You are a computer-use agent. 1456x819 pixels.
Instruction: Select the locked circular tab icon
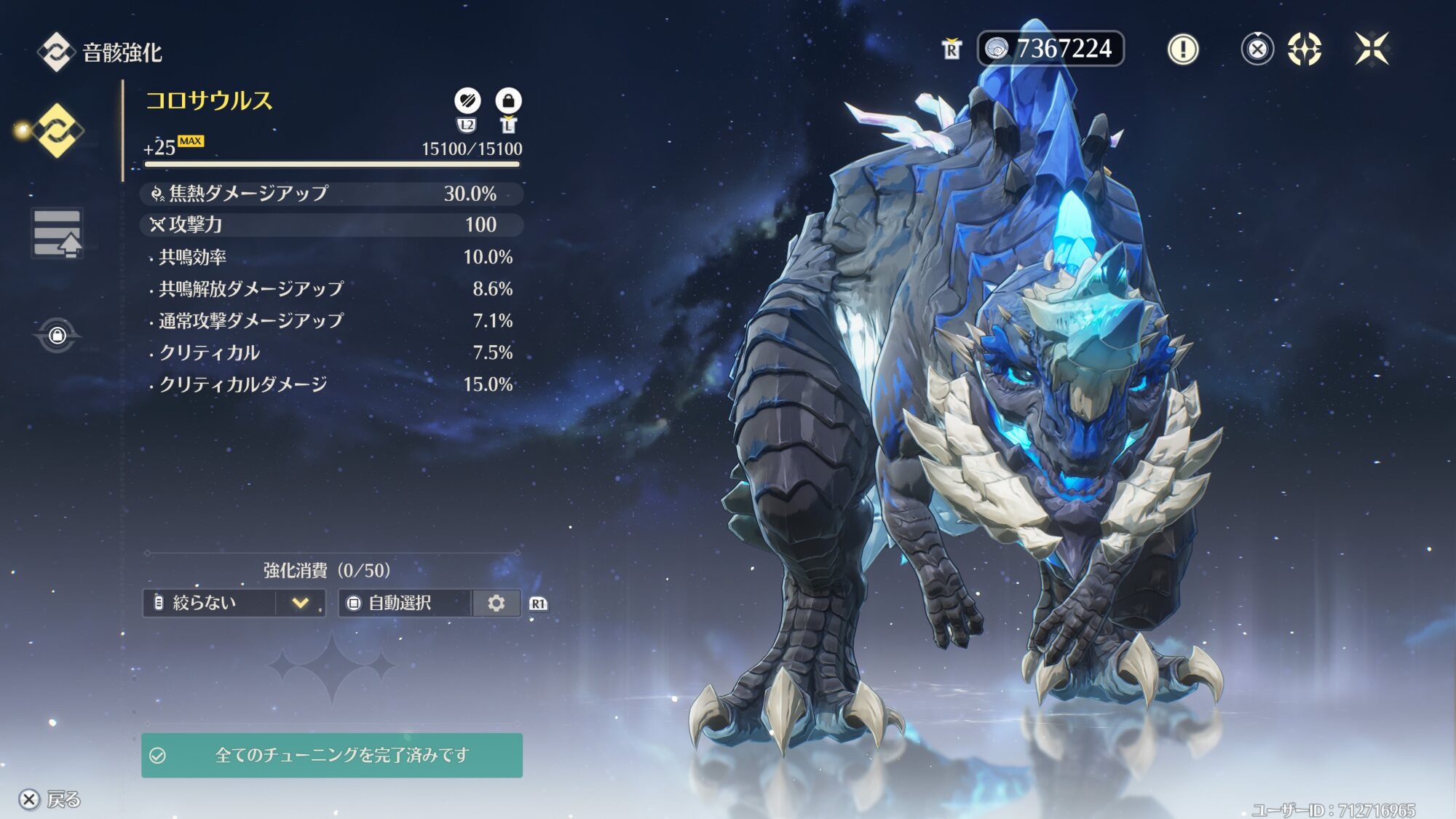click(57, 336)
